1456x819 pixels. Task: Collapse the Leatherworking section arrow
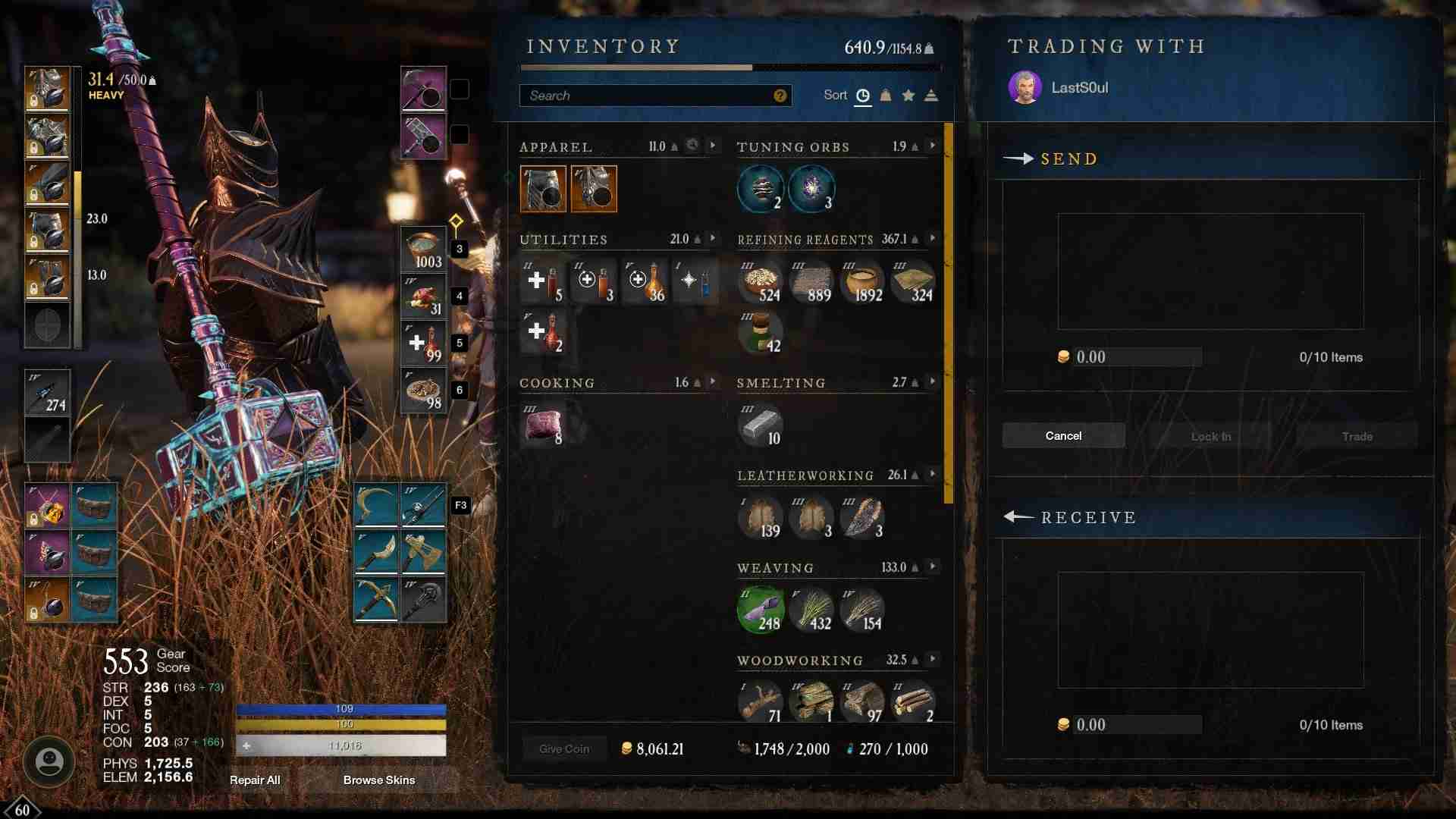pyautogui.click(x=931, y=475)
